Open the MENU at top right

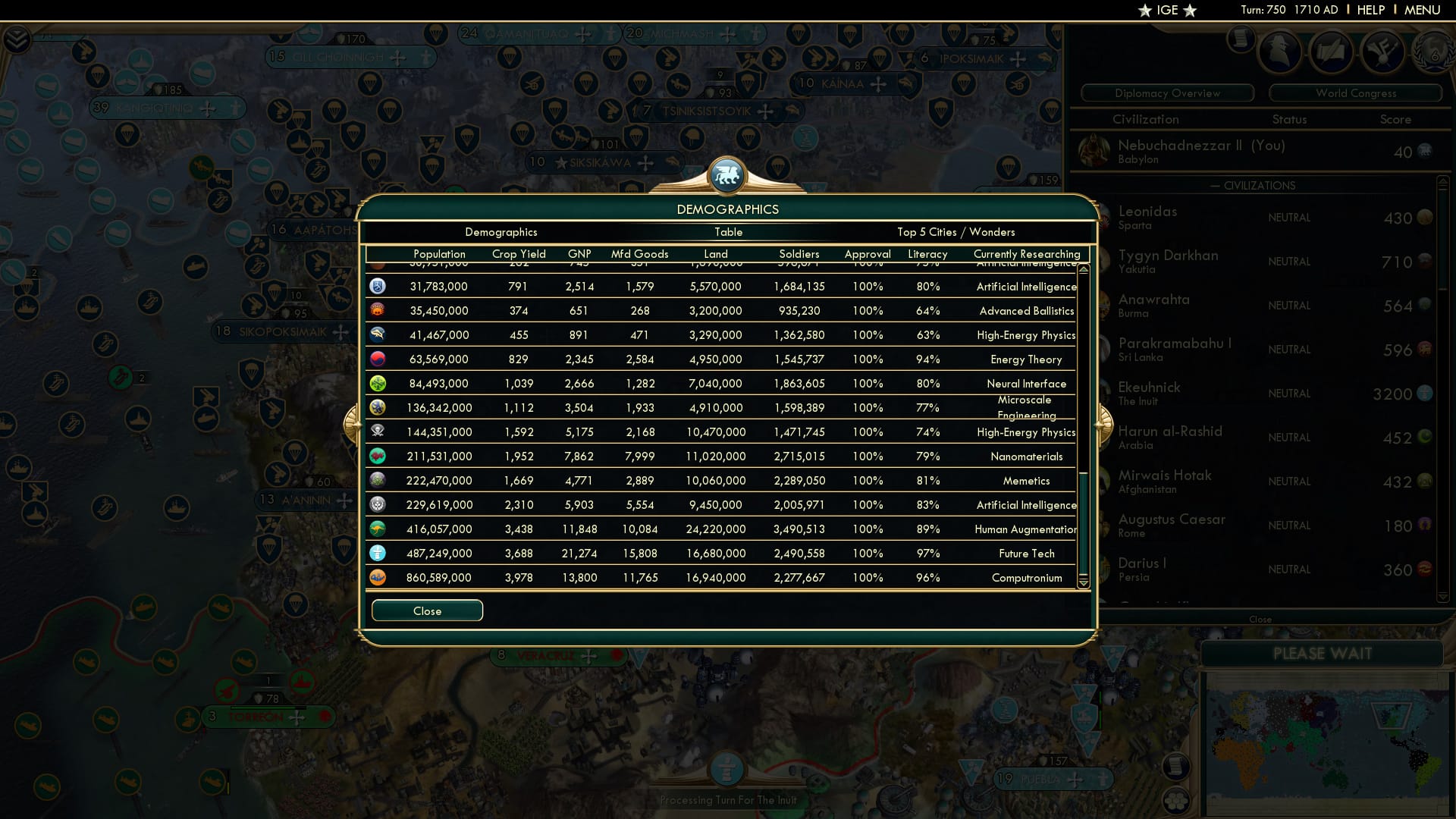point(1422,10)
